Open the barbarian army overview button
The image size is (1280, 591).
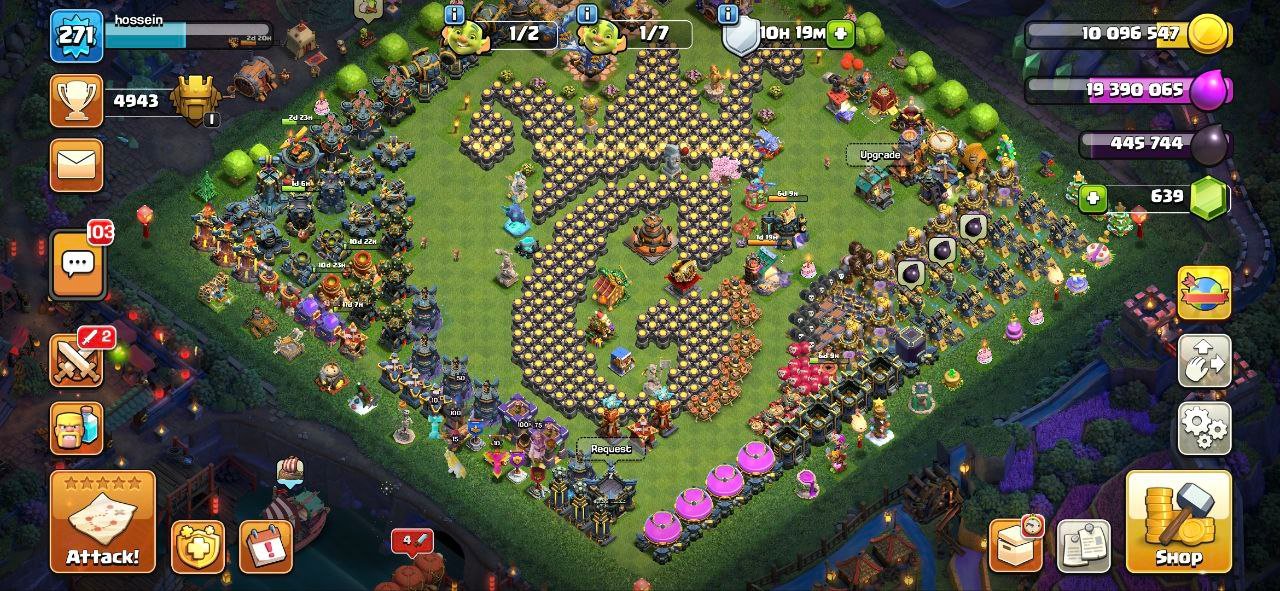[x=77, y=428]
